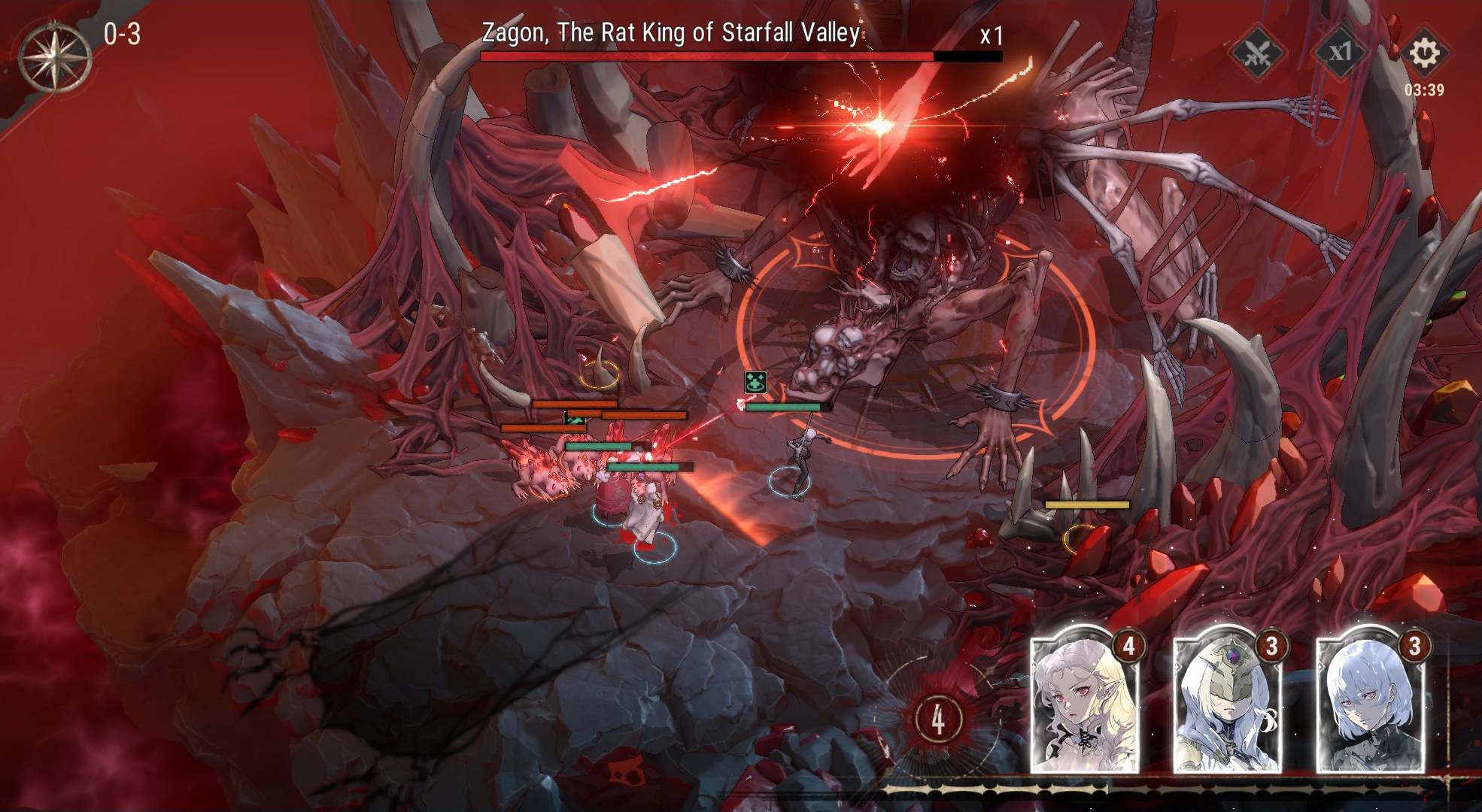Change the x1 battle speed
This screenshot has width=1482, height=812.
coord(1340,52)
